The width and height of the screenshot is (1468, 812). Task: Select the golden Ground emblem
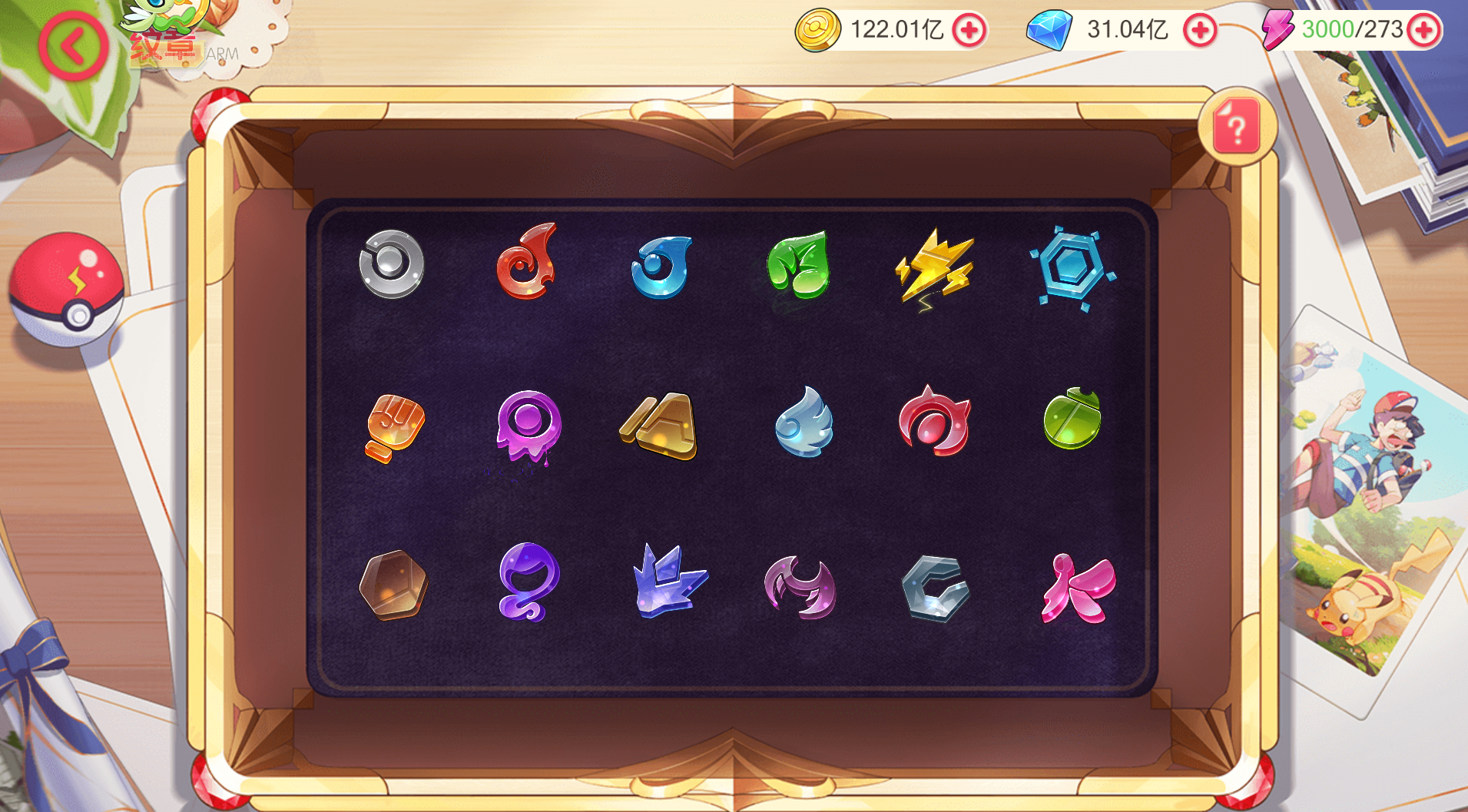(660, 426)
